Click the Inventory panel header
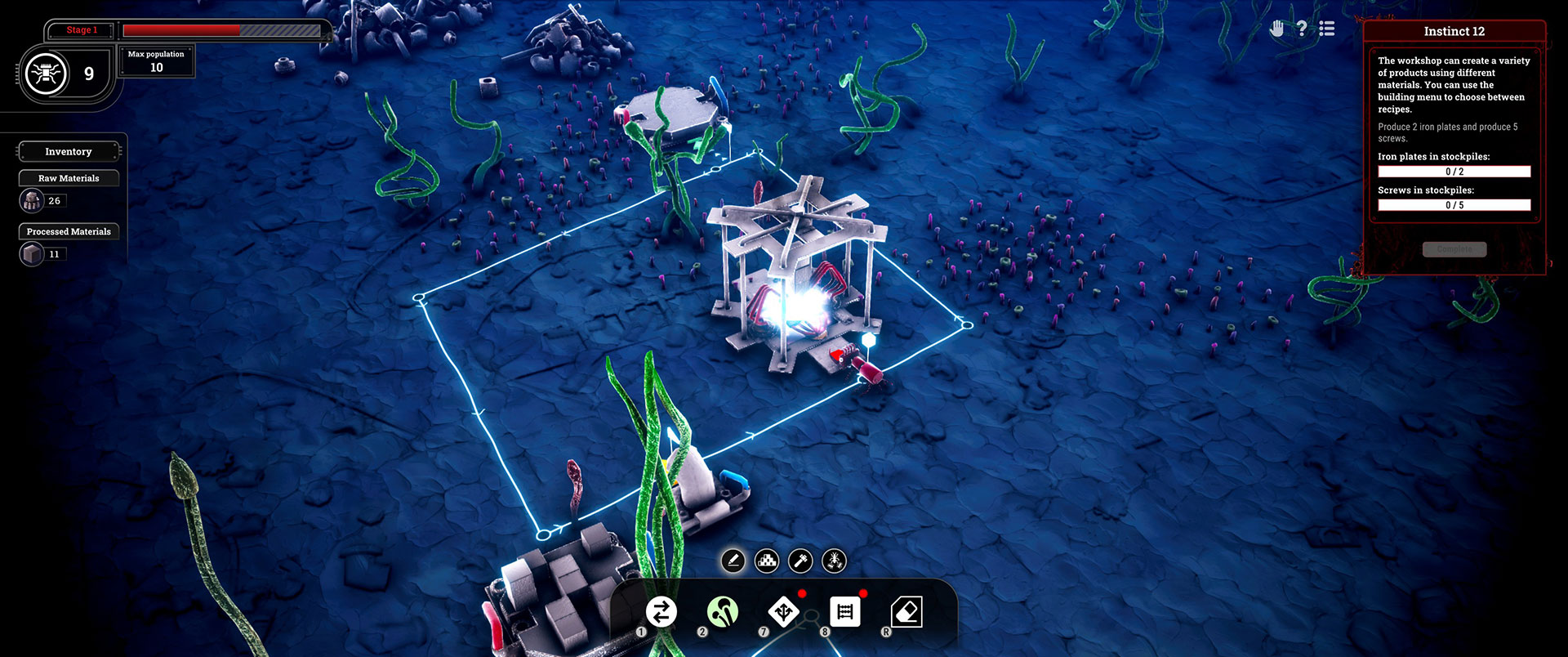 tap(69, 152)
